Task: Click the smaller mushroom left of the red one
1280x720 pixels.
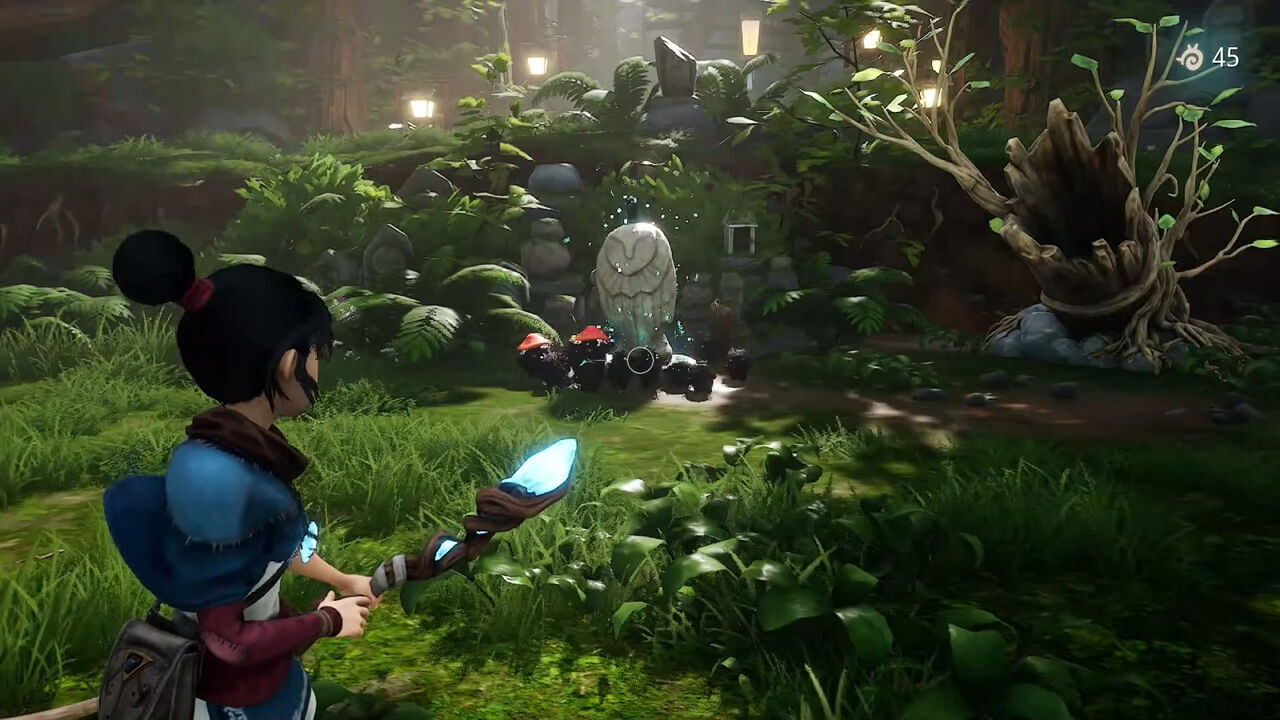Action: pyautogui.click(x=532, y=343)
